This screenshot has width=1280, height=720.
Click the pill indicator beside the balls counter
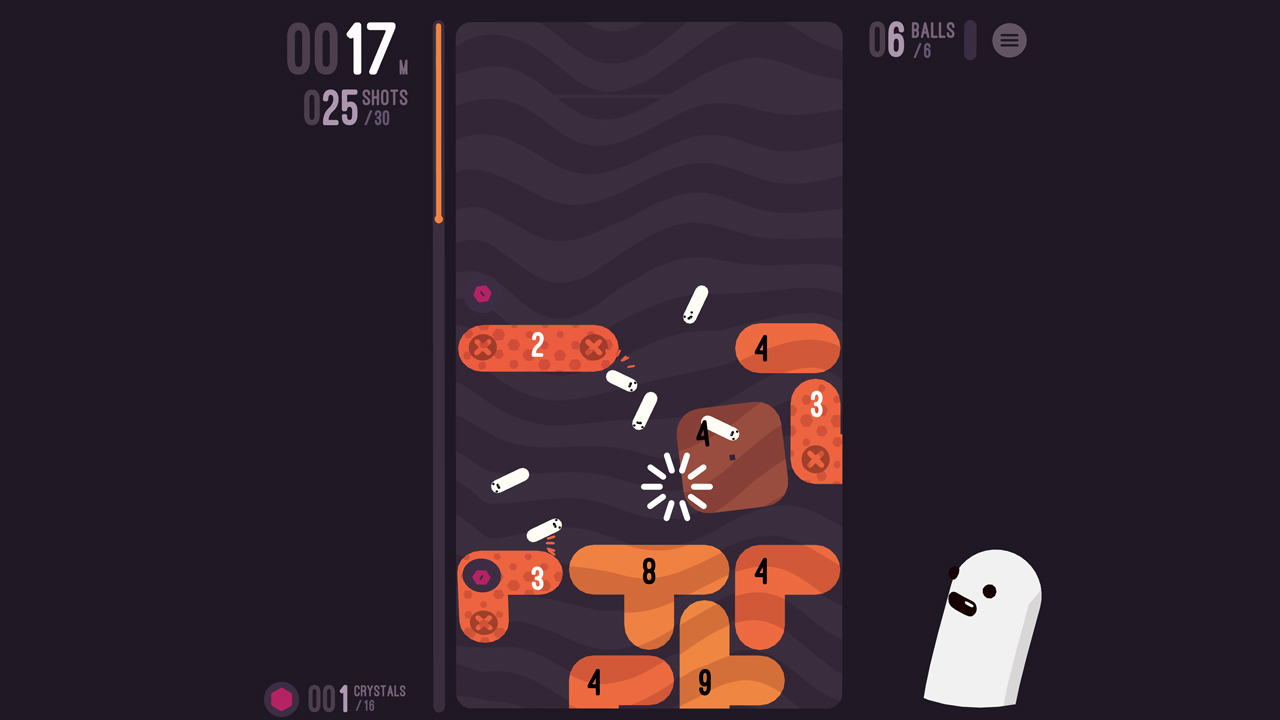[x=968, y=39]
